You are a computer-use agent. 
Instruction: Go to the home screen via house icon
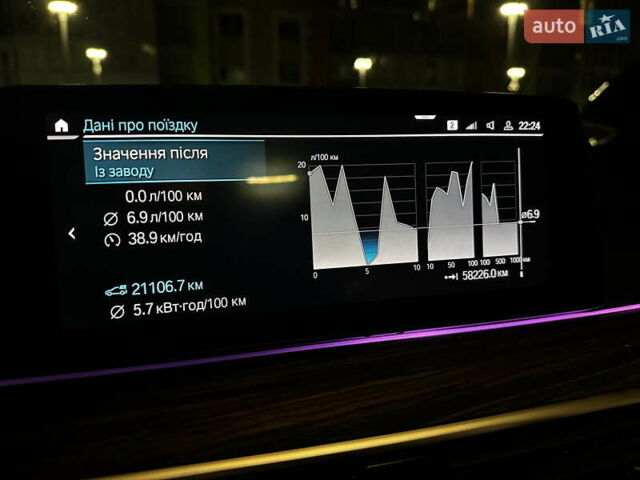point(62,125)
